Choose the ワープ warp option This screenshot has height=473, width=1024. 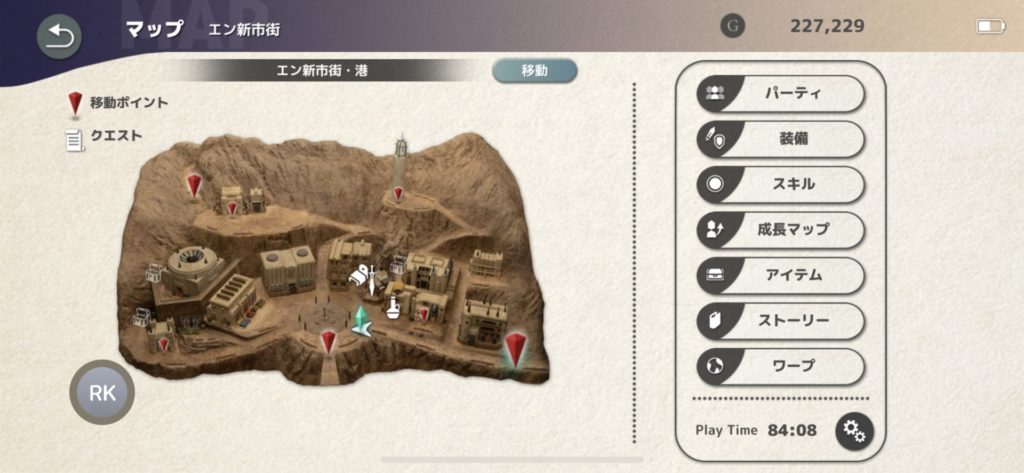(780, 366)
